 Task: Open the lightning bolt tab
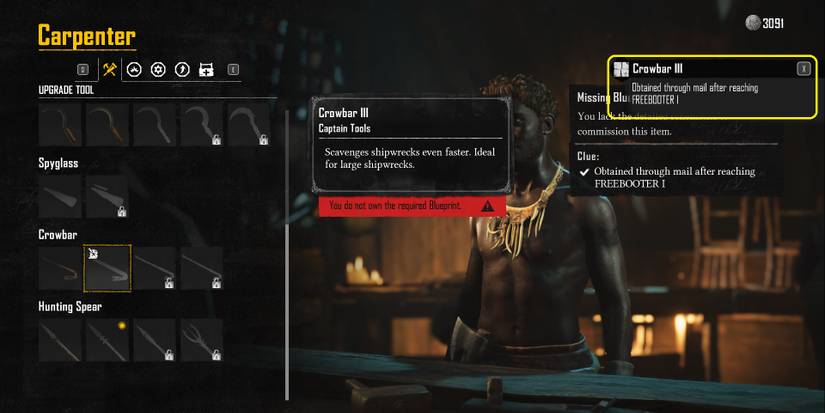coord(182,70)
